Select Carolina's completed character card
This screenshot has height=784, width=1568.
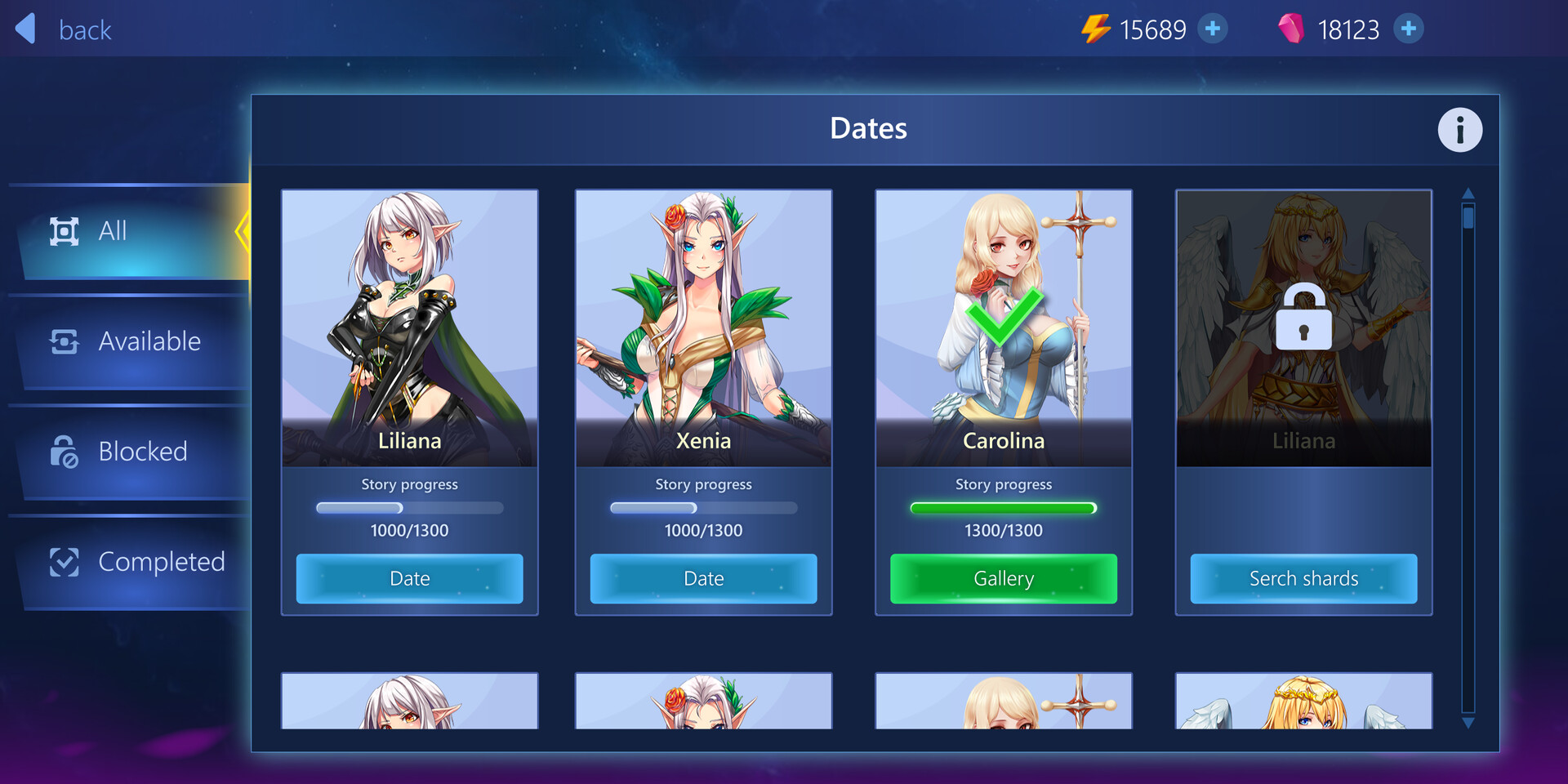[x=1003, y=327]
